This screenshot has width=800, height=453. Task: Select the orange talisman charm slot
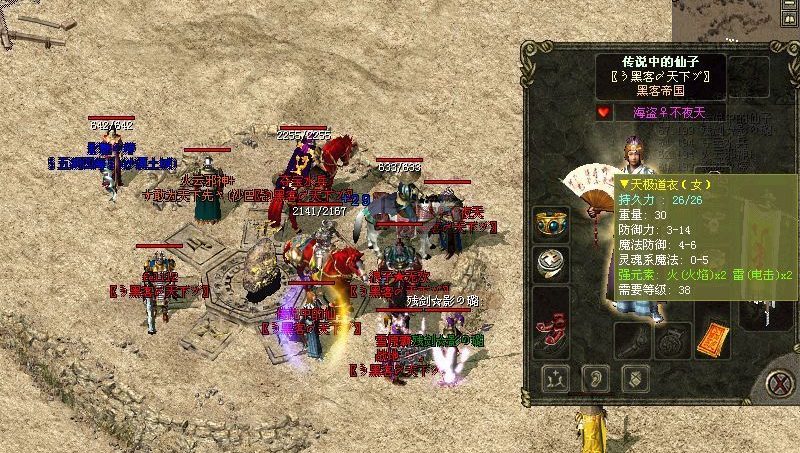716,336
